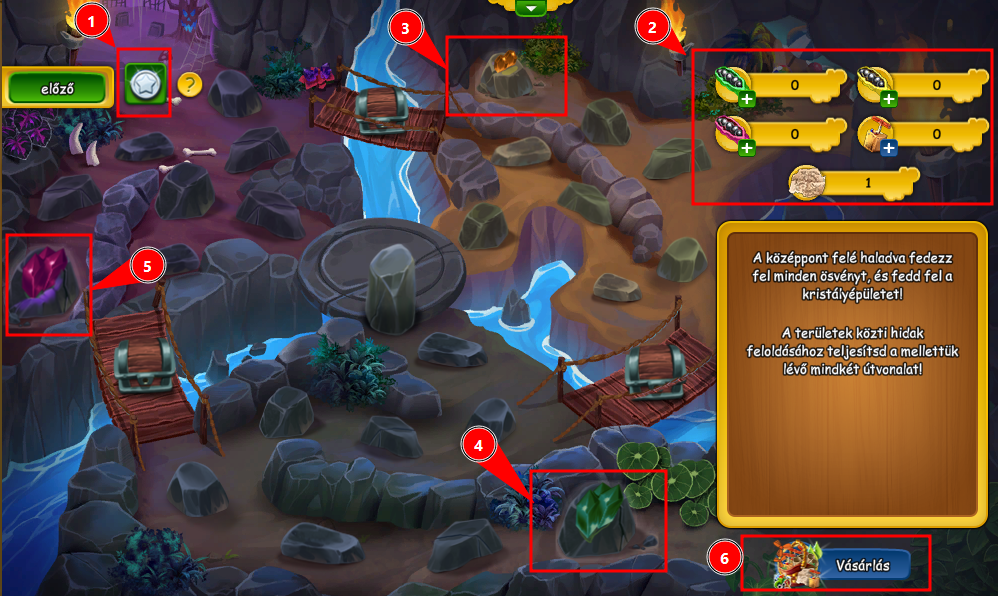
Task: Select the purple crystal rock tile
Action: [47, 284]
